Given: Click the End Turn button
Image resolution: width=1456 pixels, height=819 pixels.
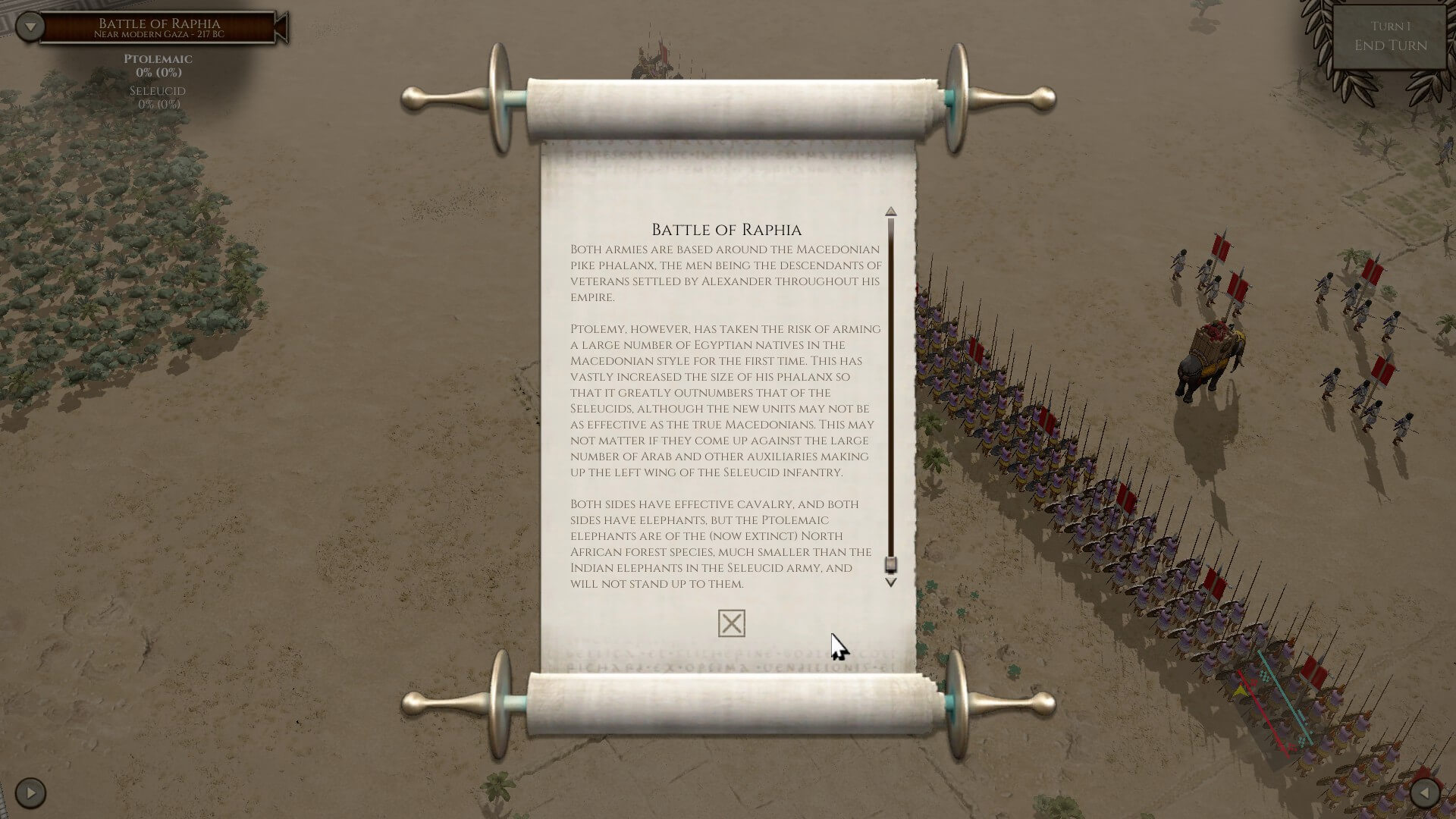Looking at the screenshot, I should click(x=1390, y=38).
